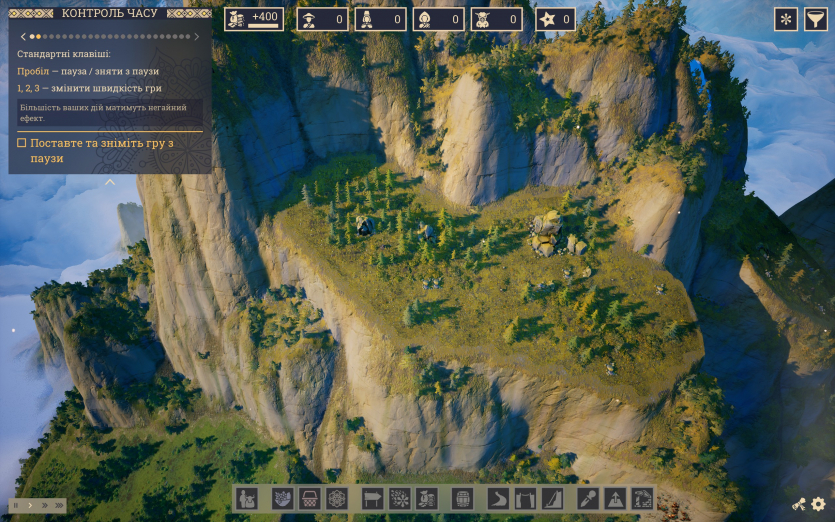Open the money income panel showing +400
Screen dimensions: 835x522
253,19
